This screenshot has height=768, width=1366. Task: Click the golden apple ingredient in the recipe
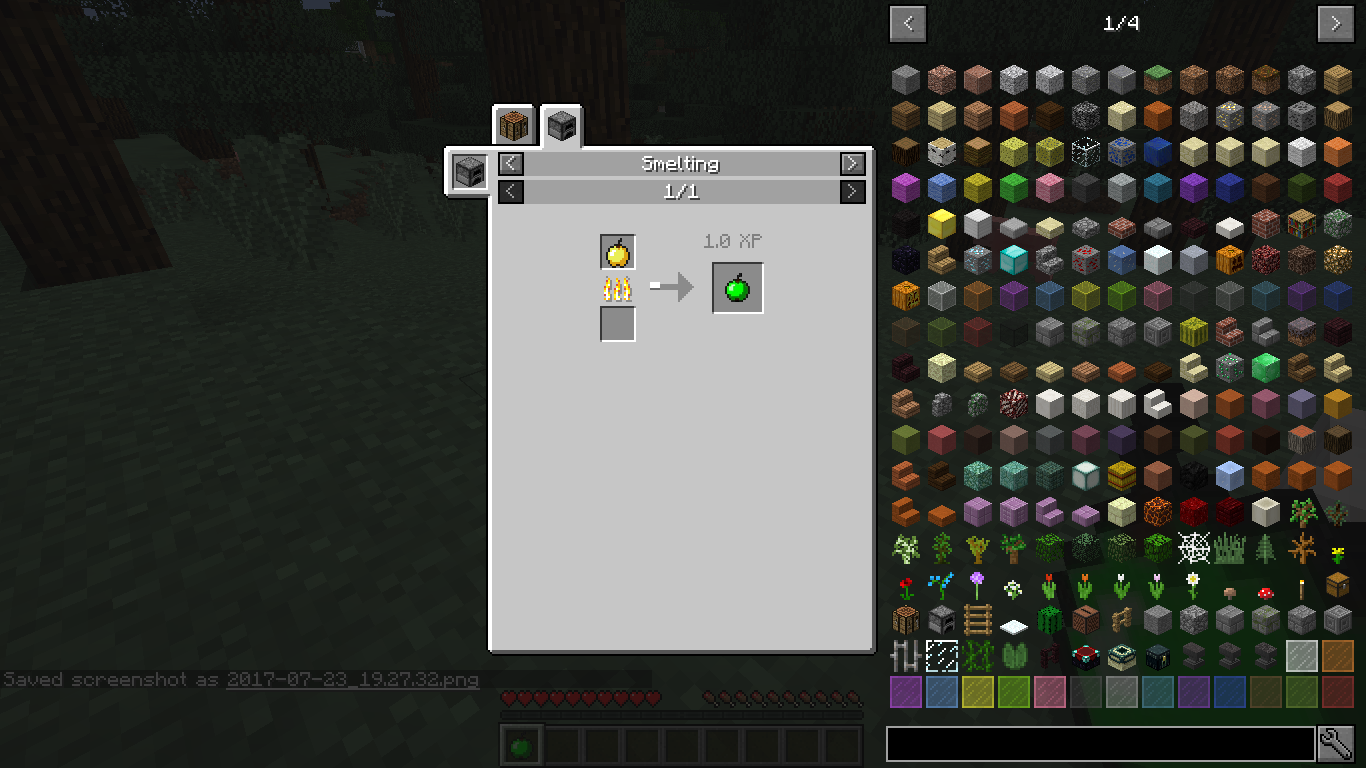click(618, 251)
